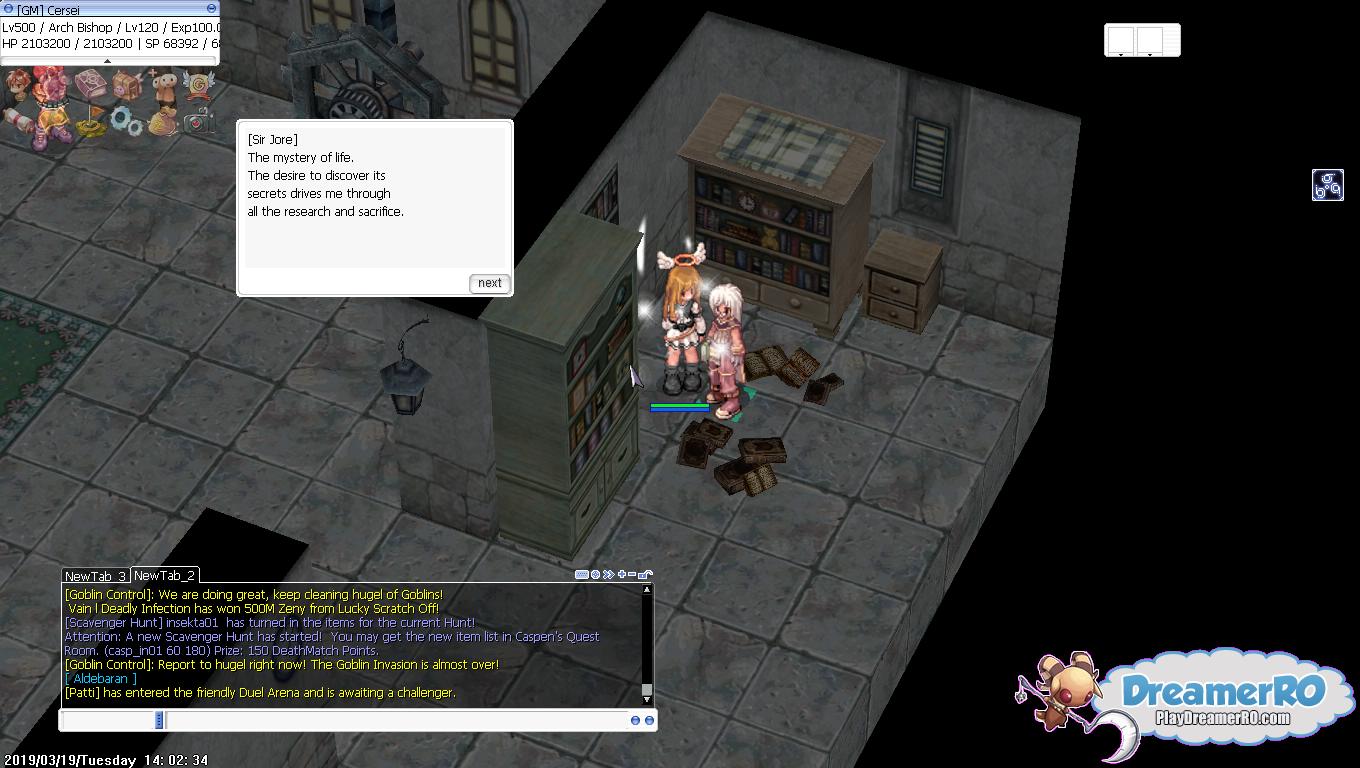This screenshot has height=768, width=1360.
Task: Collapse the character info panel with the arrow bar
Action: click(108, 61)
